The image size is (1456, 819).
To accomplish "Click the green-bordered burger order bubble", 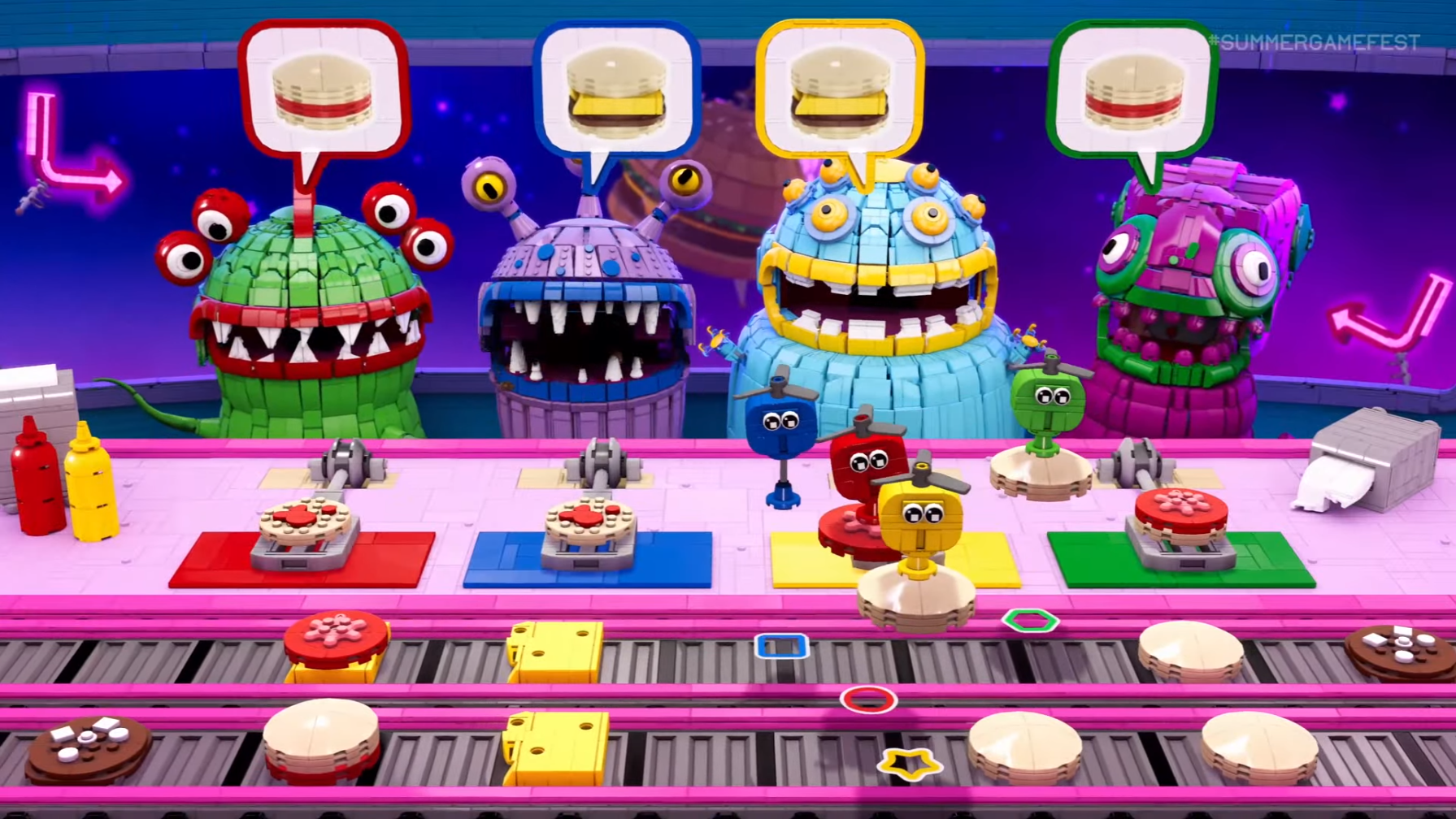I will coord(1132,91).
